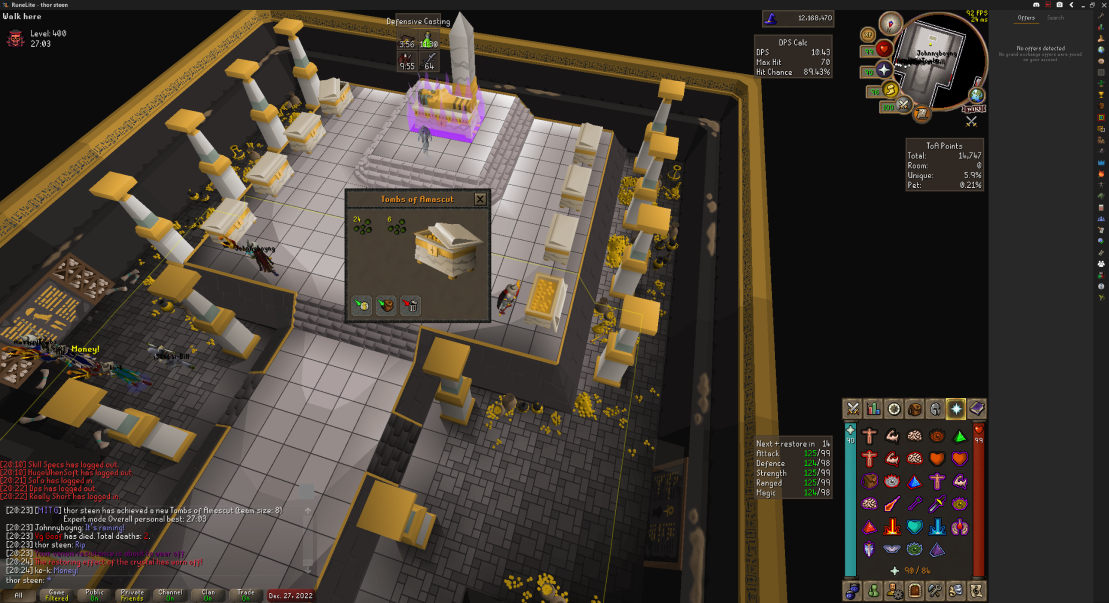1109x603 pixels.
Task: Show the All chat filter
Action: (18, 594)
